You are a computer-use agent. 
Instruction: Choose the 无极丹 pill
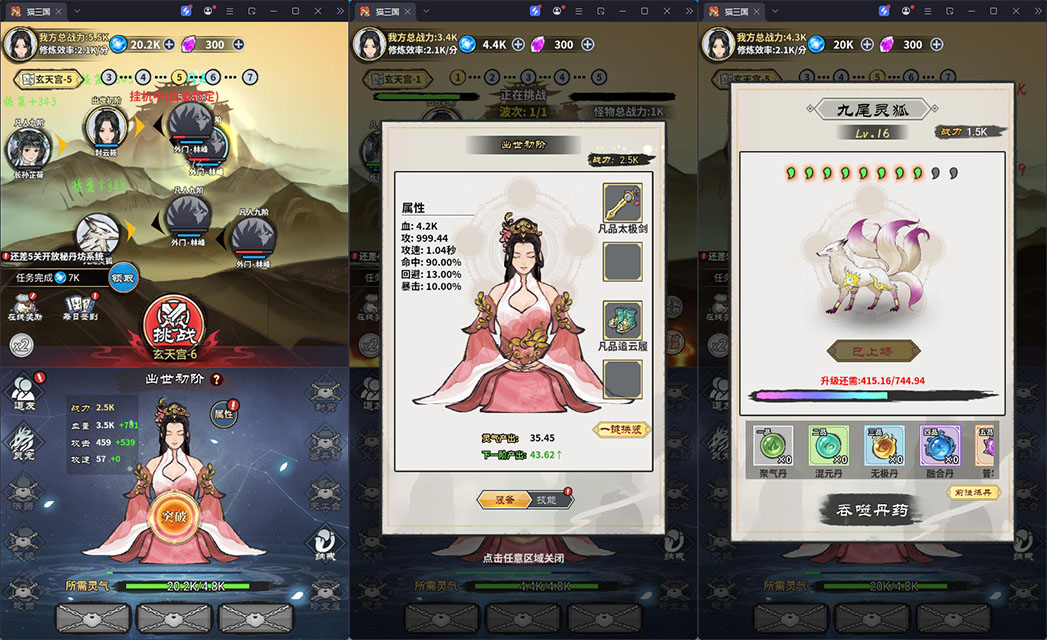point(884,448)
